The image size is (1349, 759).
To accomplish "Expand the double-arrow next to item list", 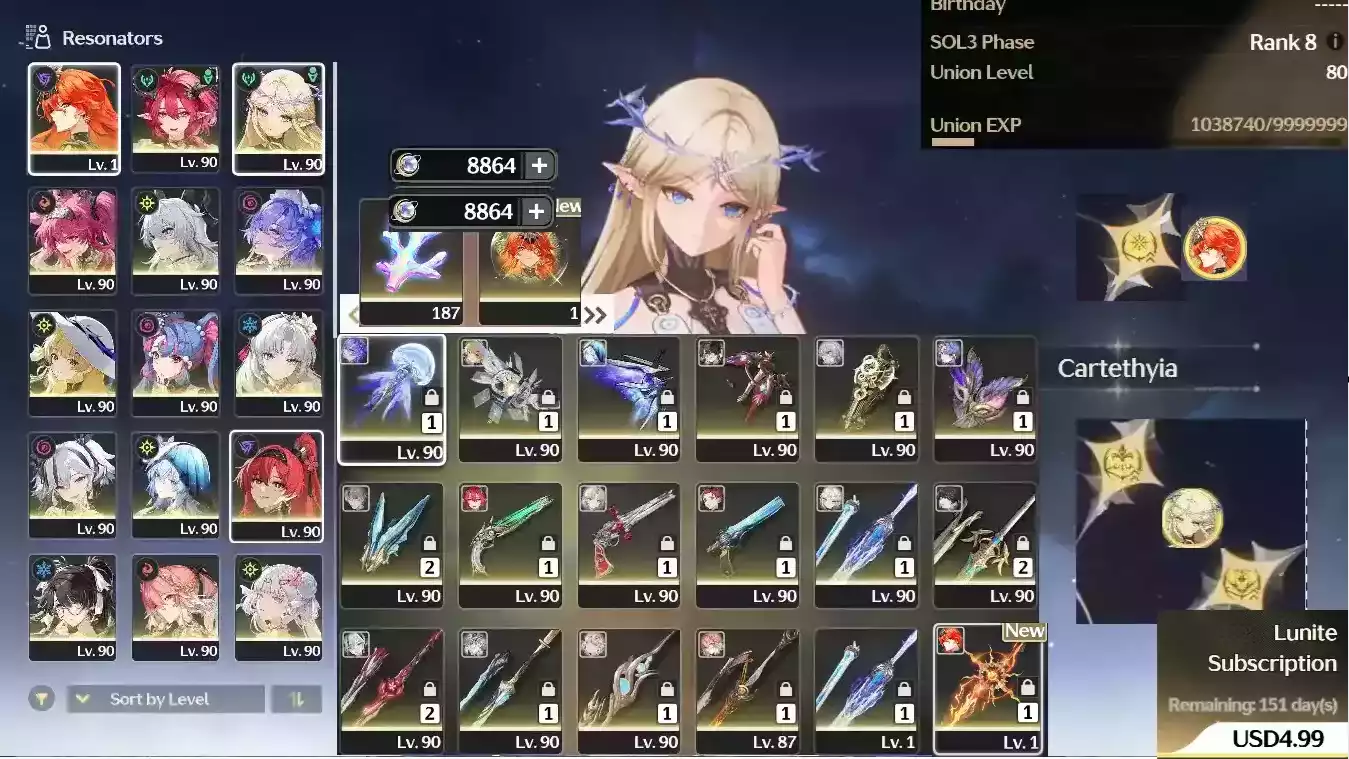I will click(x=595, y=315).
